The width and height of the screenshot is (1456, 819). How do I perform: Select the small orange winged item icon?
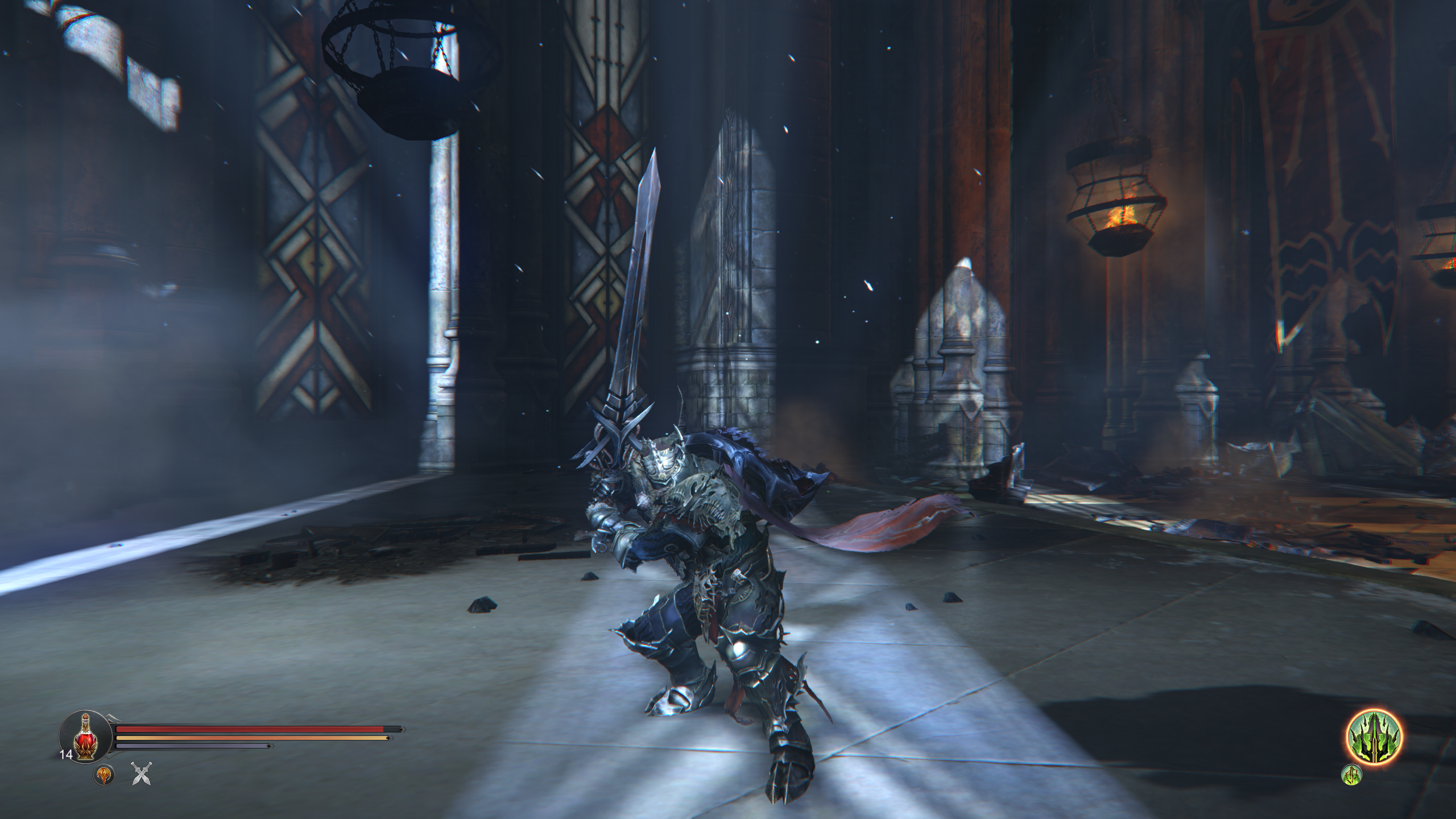tap(104, 775)
